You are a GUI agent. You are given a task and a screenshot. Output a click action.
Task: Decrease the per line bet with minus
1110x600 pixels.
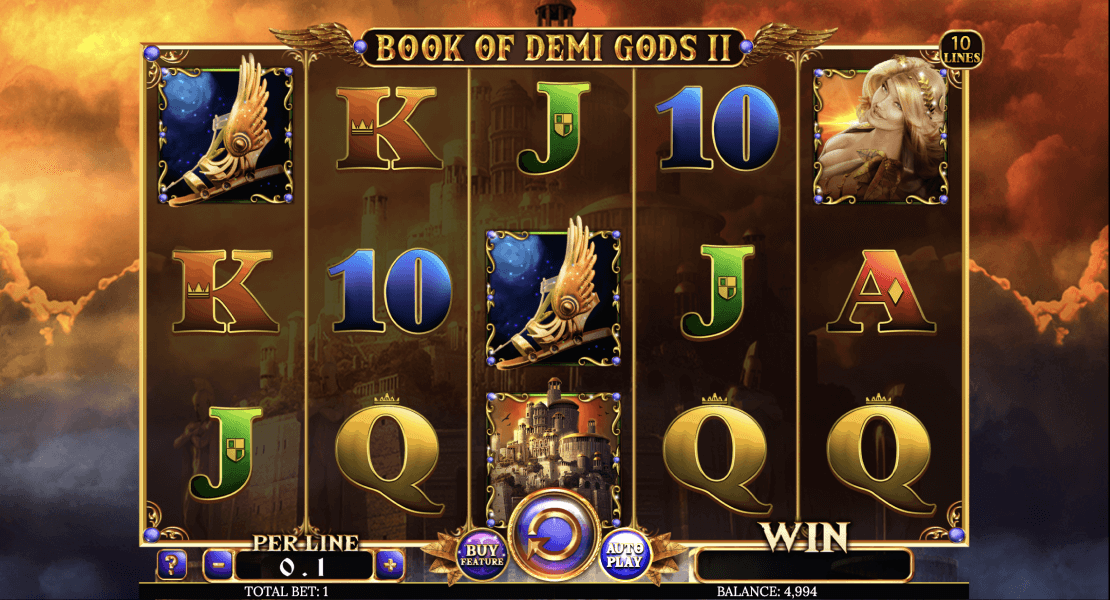coord(218,566)
